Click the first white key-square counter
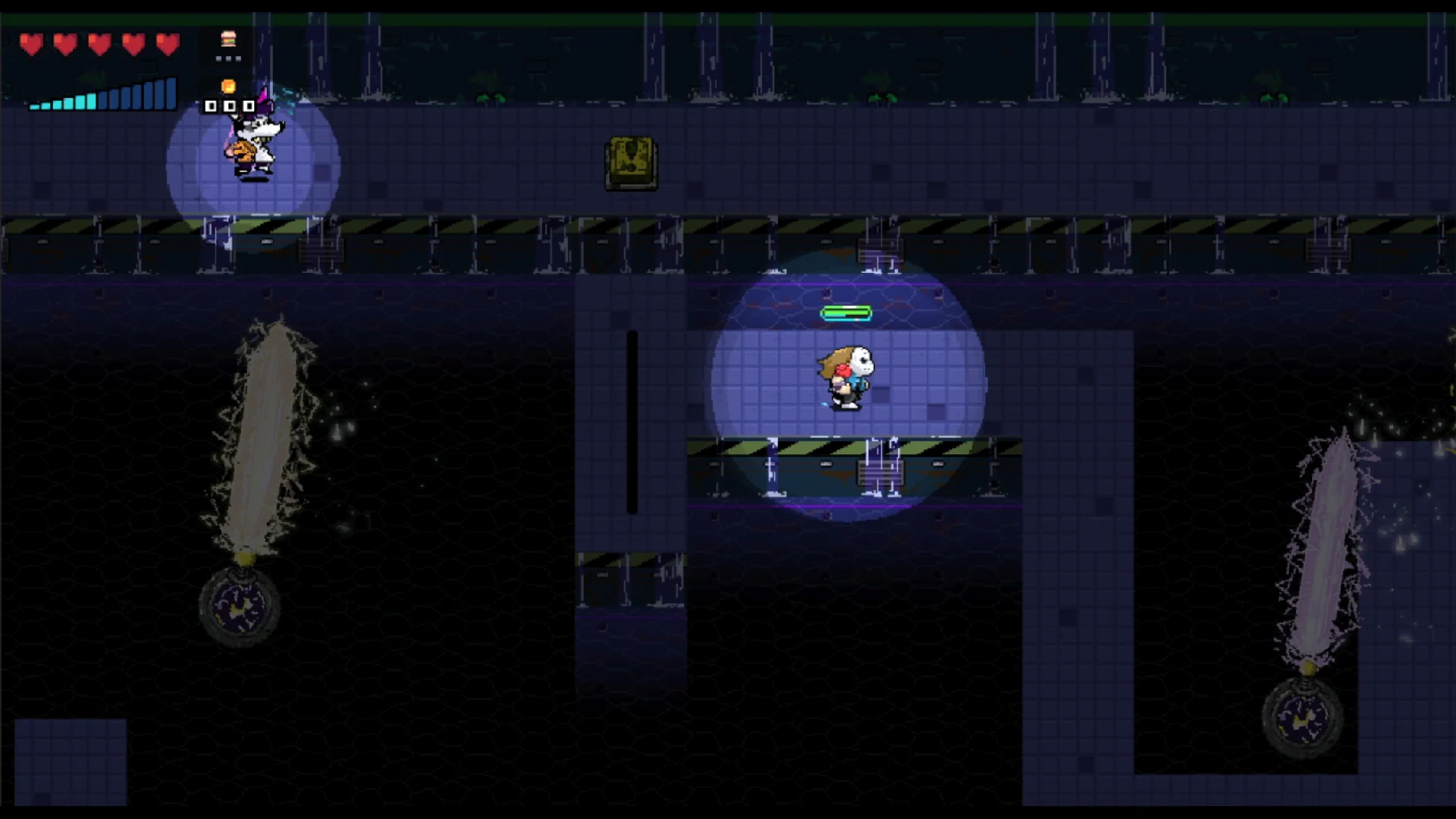The width and height of the screenshot is (1456, 819). coord(210,106)
